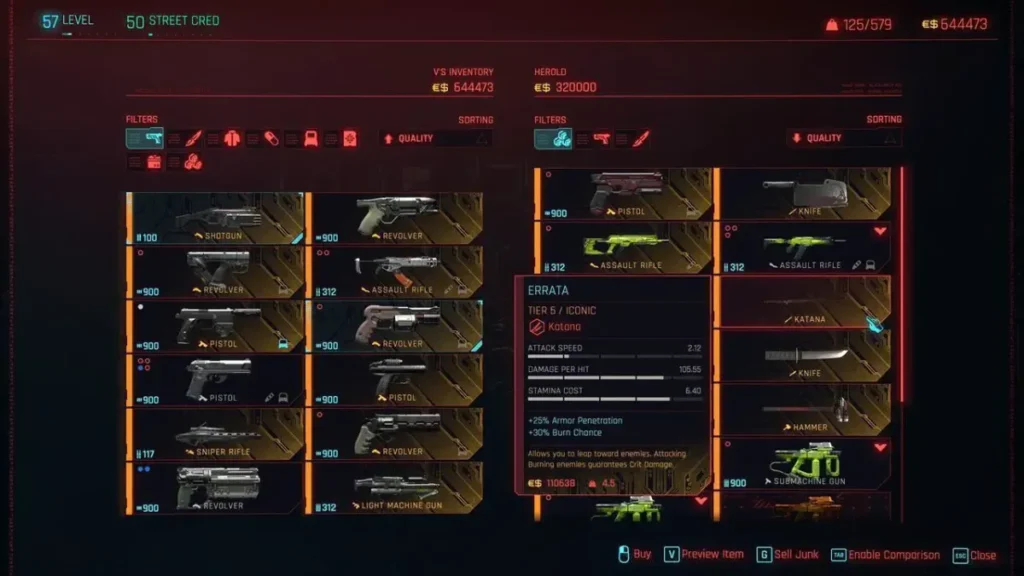Show clothing items with the jacket filter
The width and height of the screenshot is (1024, 576).
pos(232,138)
